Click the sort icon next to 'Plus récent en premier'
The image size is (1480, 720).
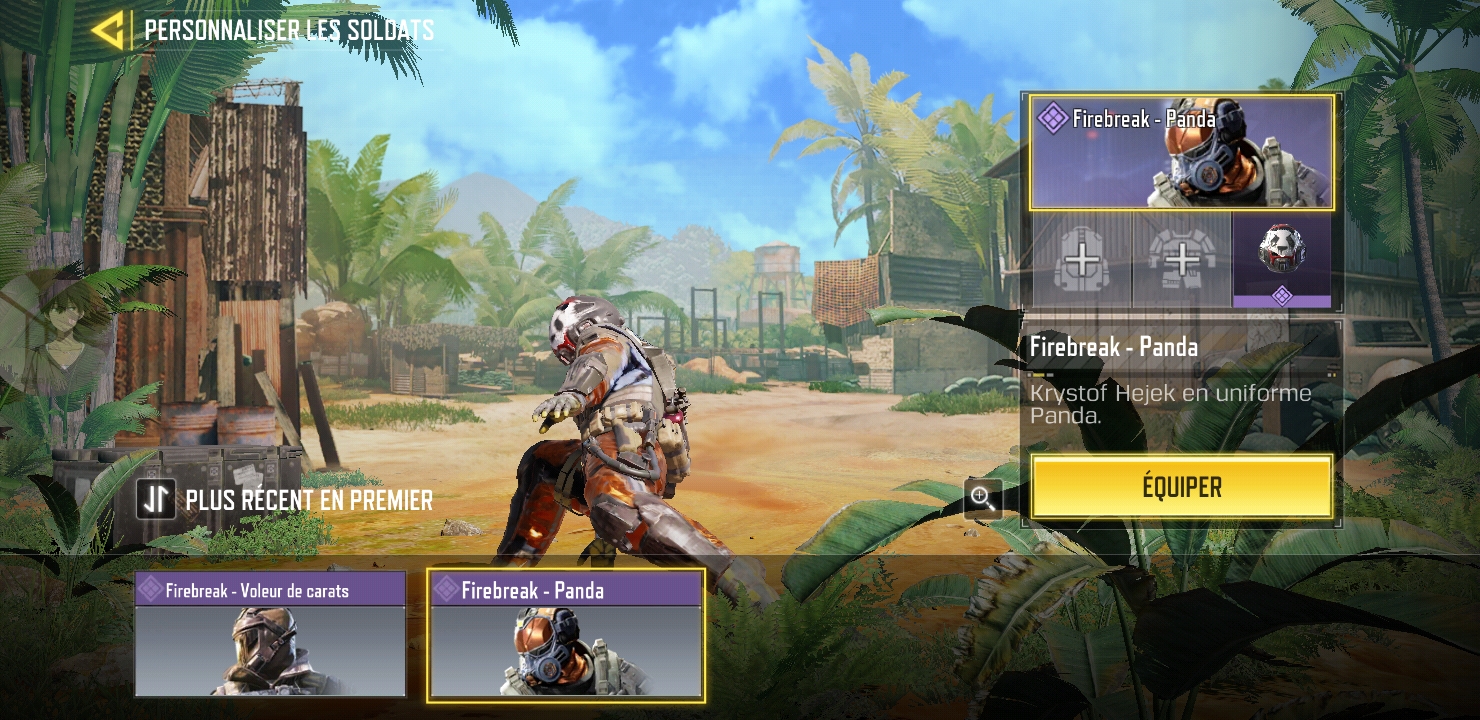coord(155,499)
